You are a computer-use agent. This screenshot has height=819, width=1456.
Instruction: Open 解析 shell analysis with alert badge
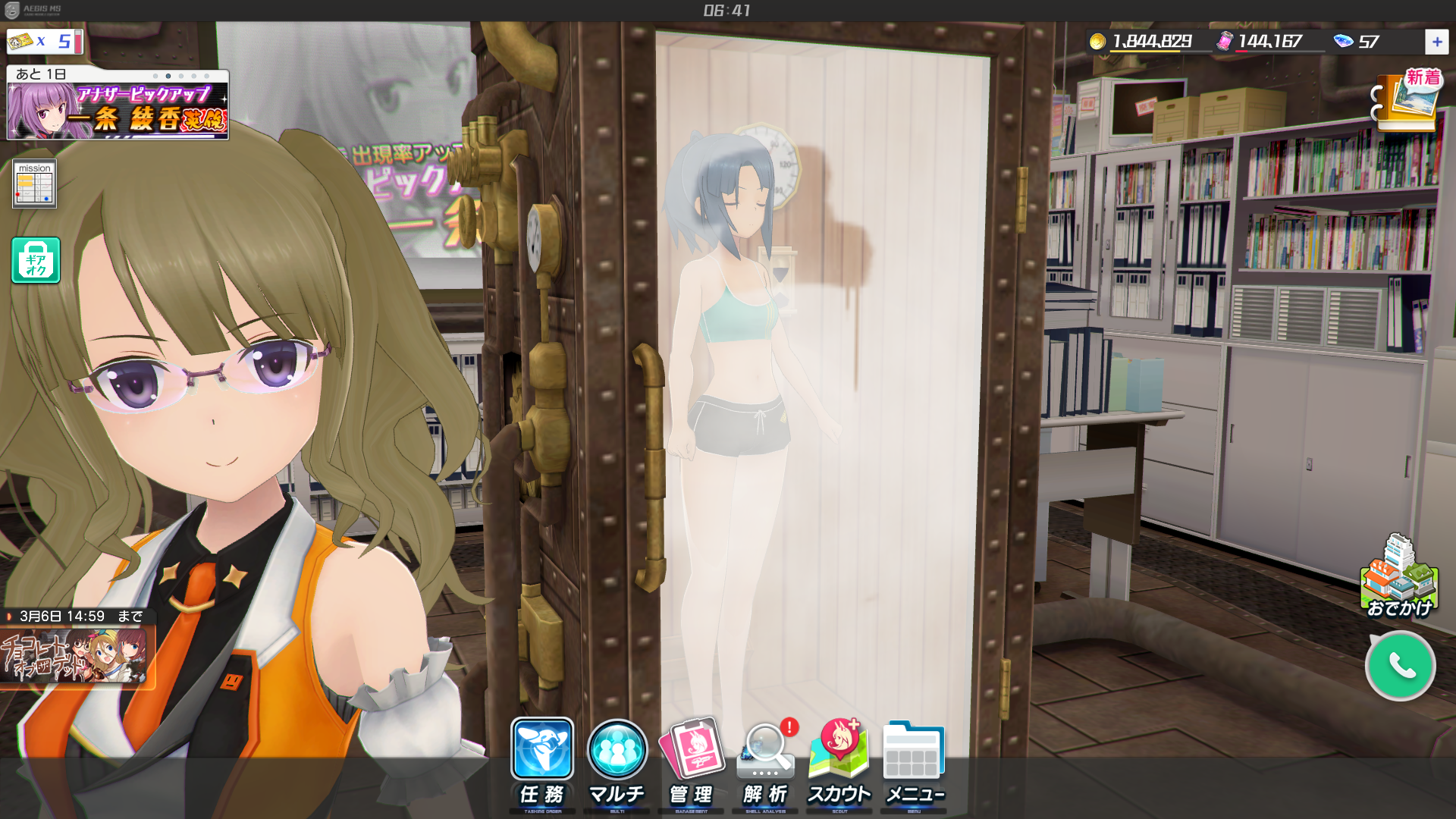coord(766,762)
